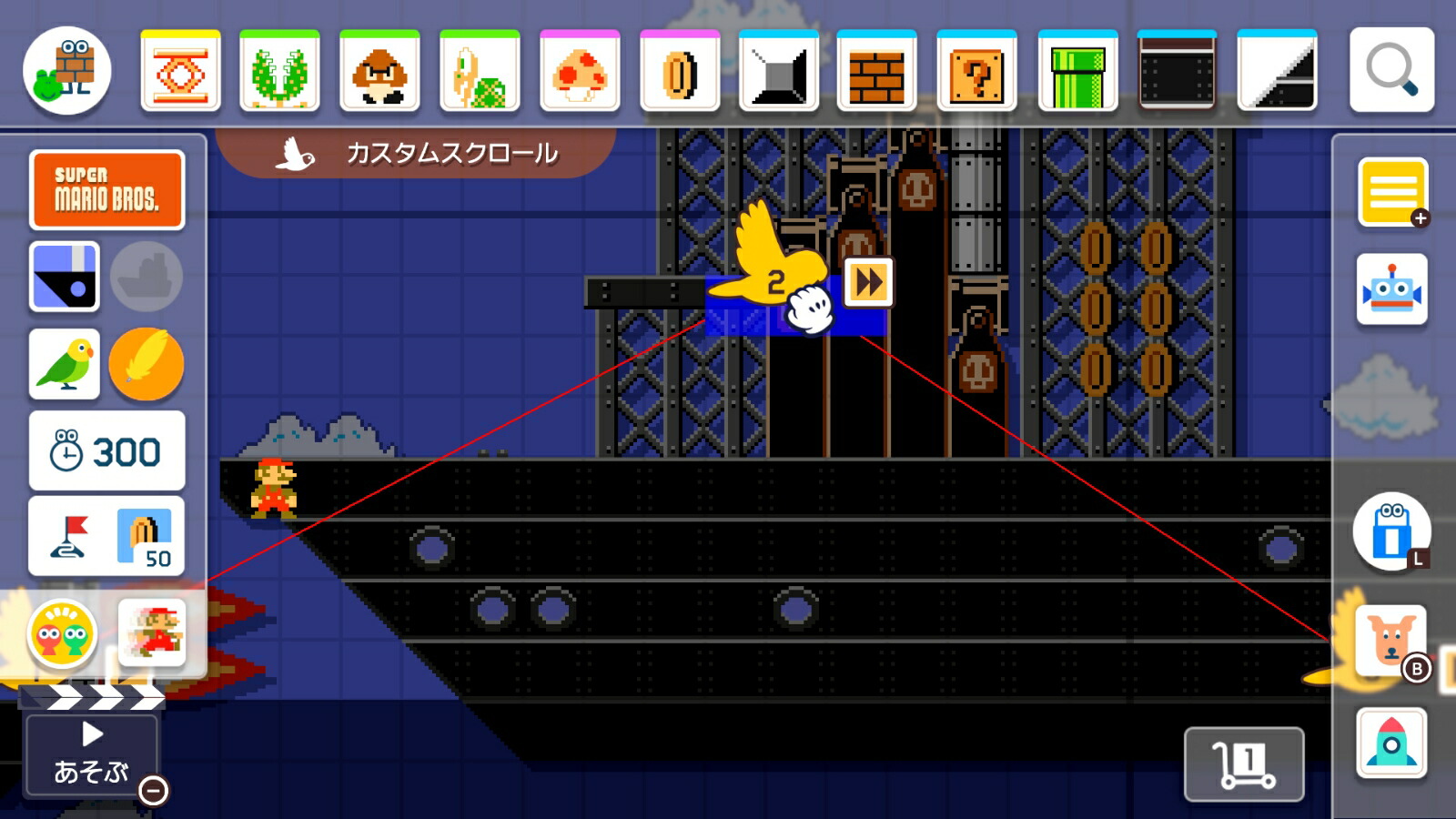
Task: Set the 300 second course timer
Action: coord(107,450)
